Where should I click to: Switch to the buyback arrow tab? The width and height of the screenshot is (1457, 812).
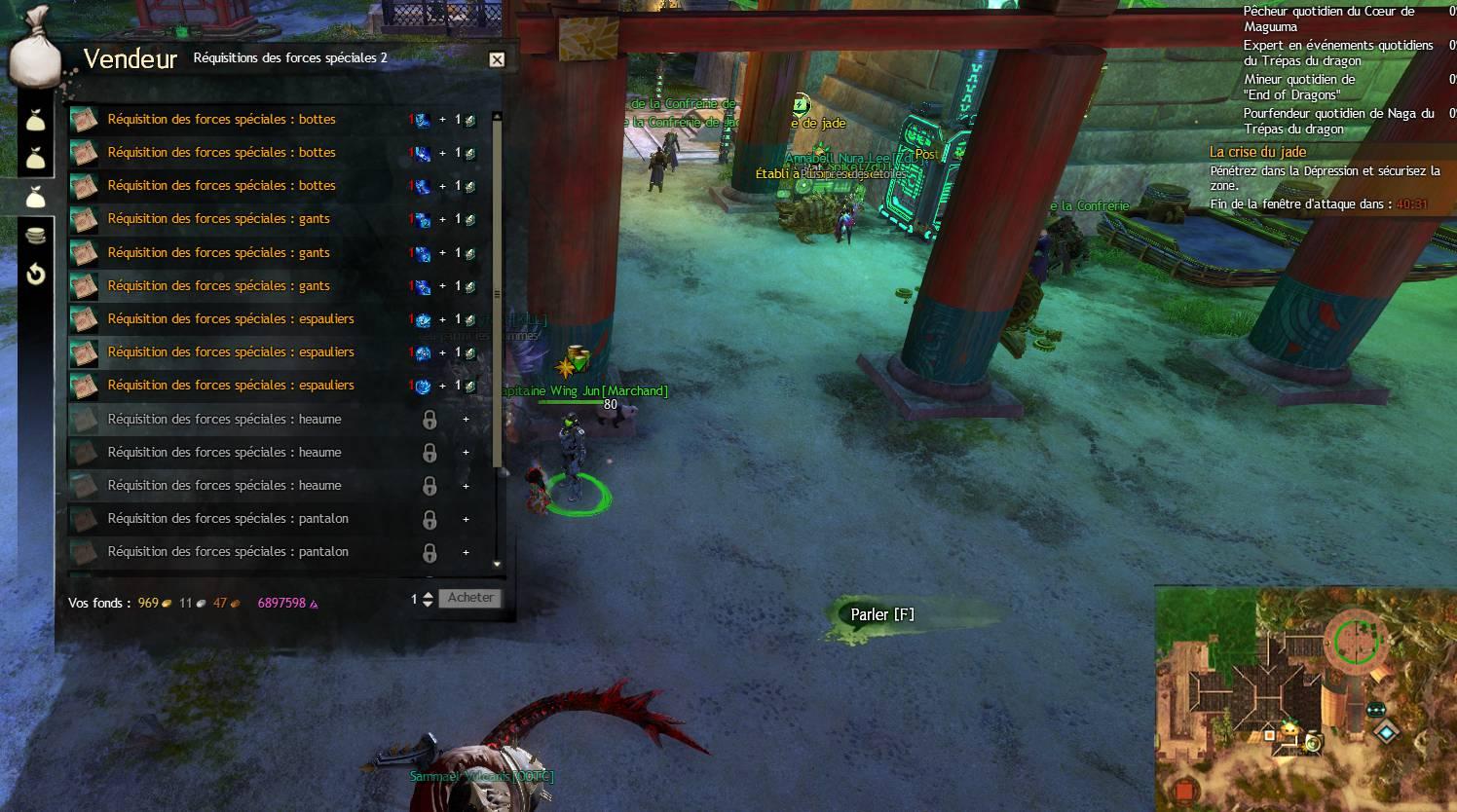[x=36, y=275]
